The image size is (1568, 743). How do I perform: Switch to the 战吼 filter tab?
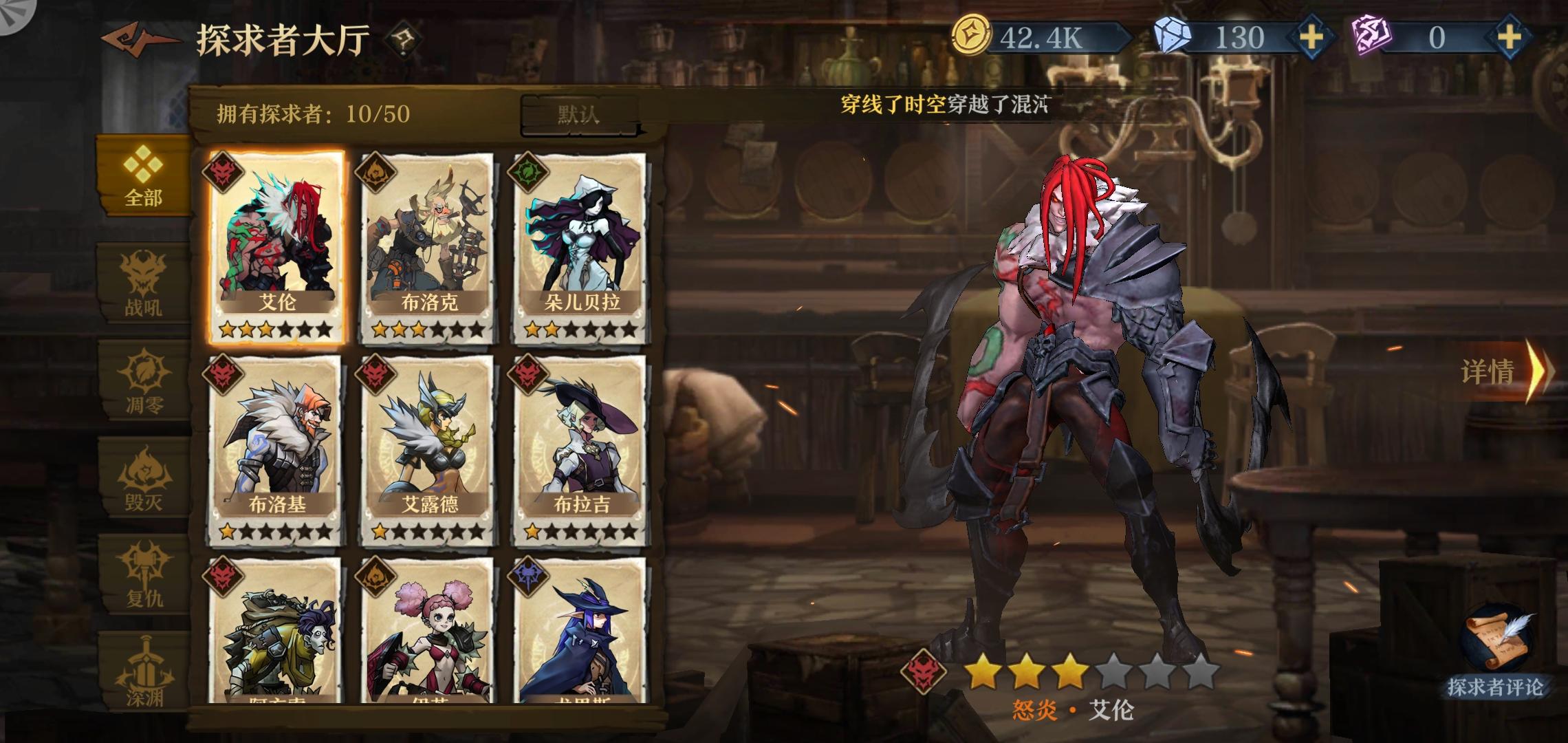coord(142,286)
